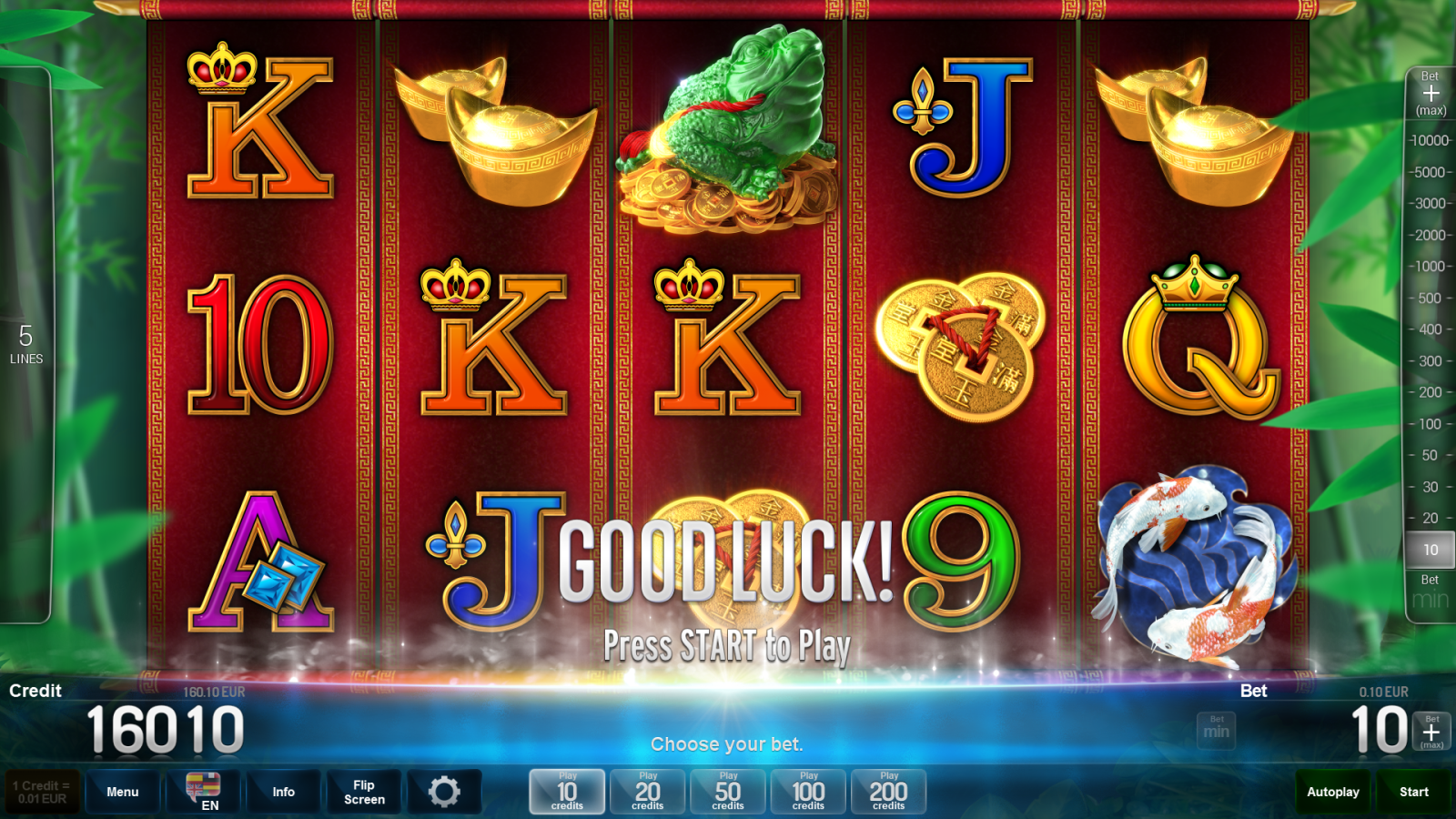Choose the 10000 value on the bet ladder
The width and height of the screenshot is (1456, 819).
pyautogui.click(x=1430, y=139)
